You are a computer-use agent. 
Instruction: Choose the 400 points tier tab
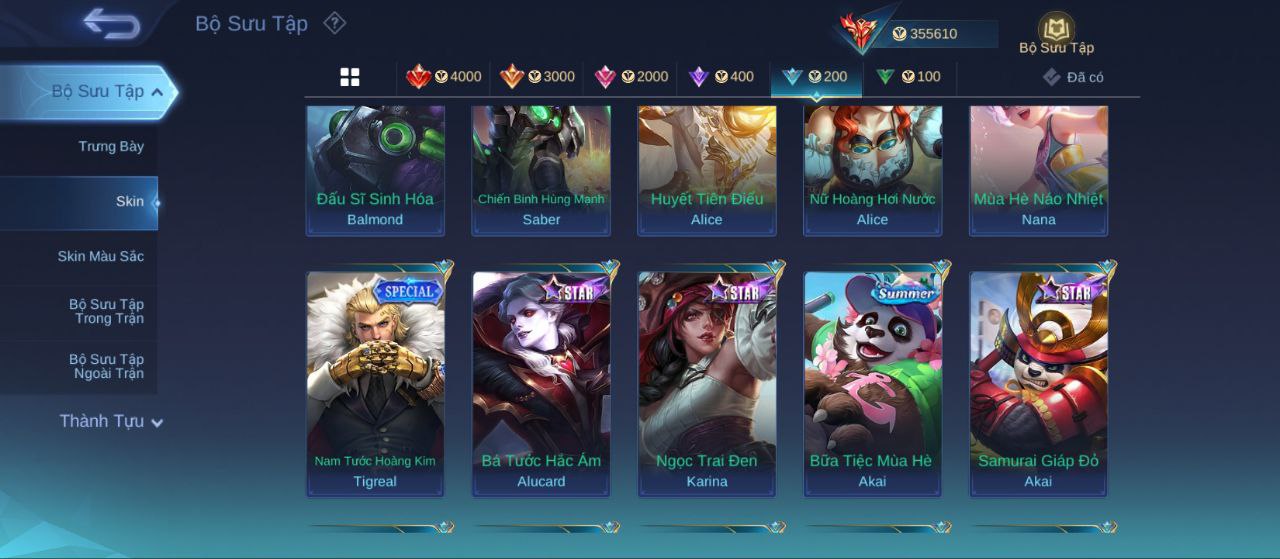721,77
